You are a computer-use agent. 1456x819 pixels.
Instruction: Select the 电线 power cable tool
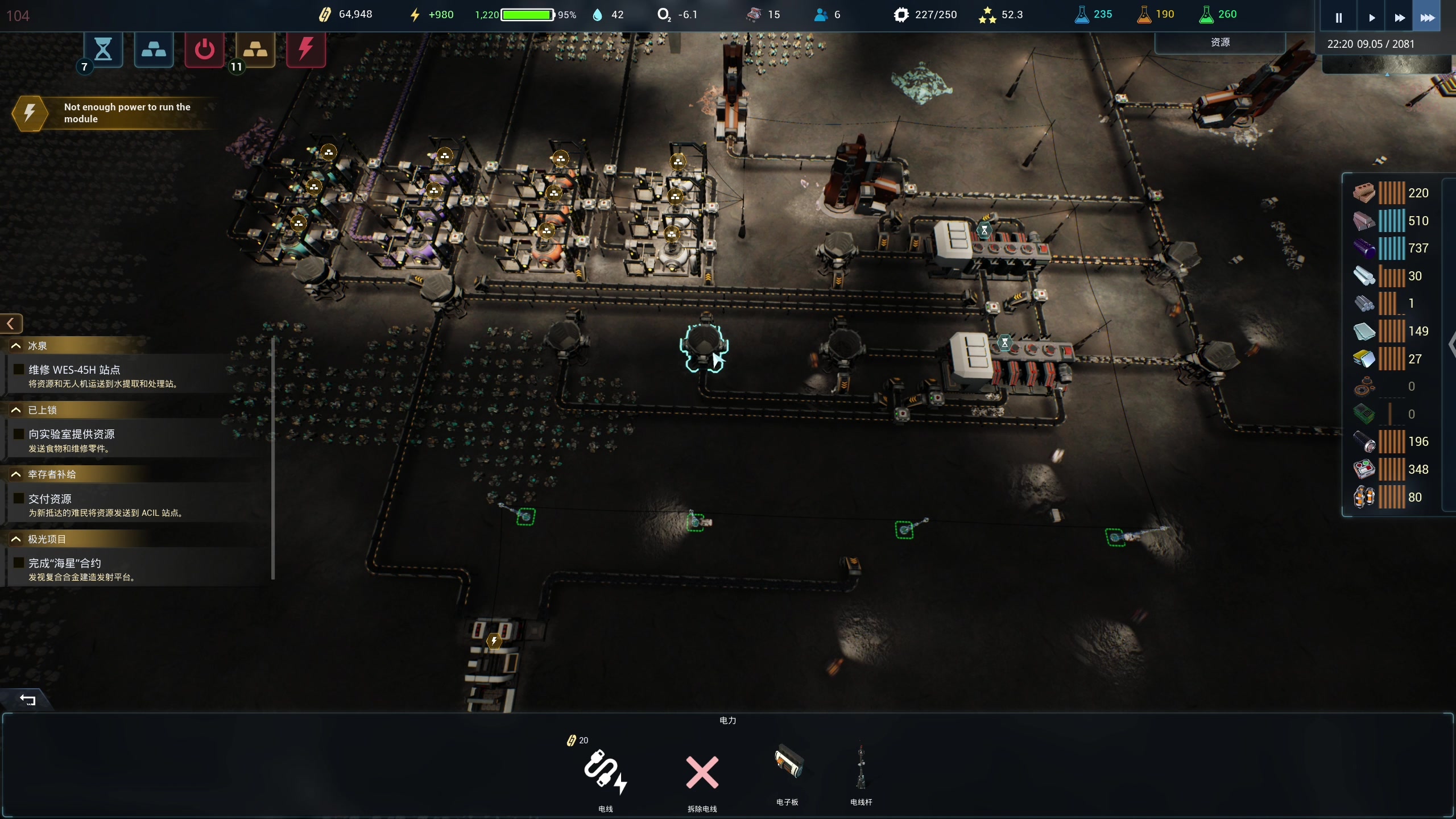(605, 775)
